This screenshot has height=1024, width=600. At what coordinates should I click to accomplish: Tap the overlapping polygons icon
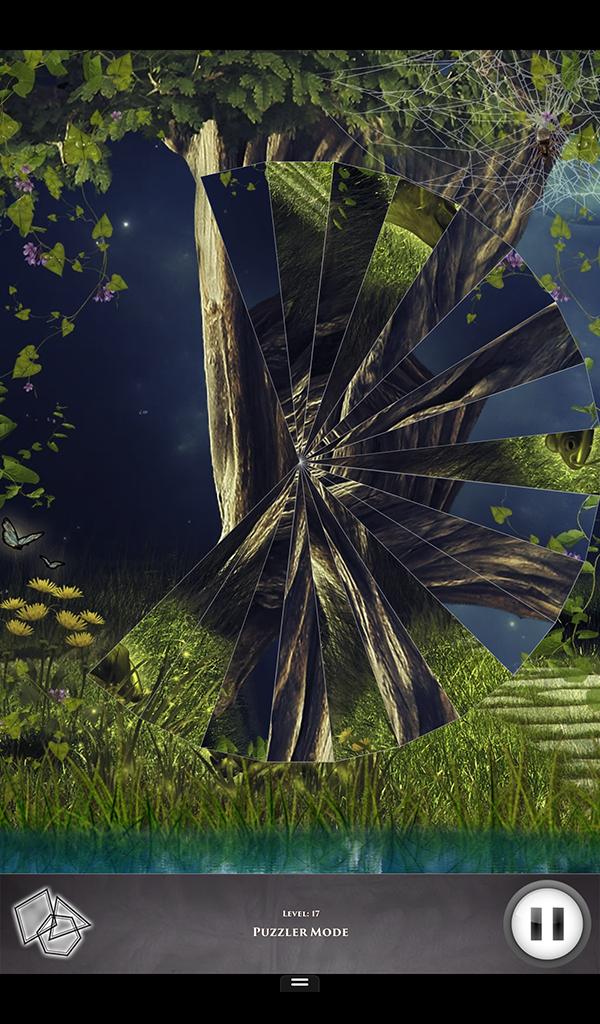(50, 921)
